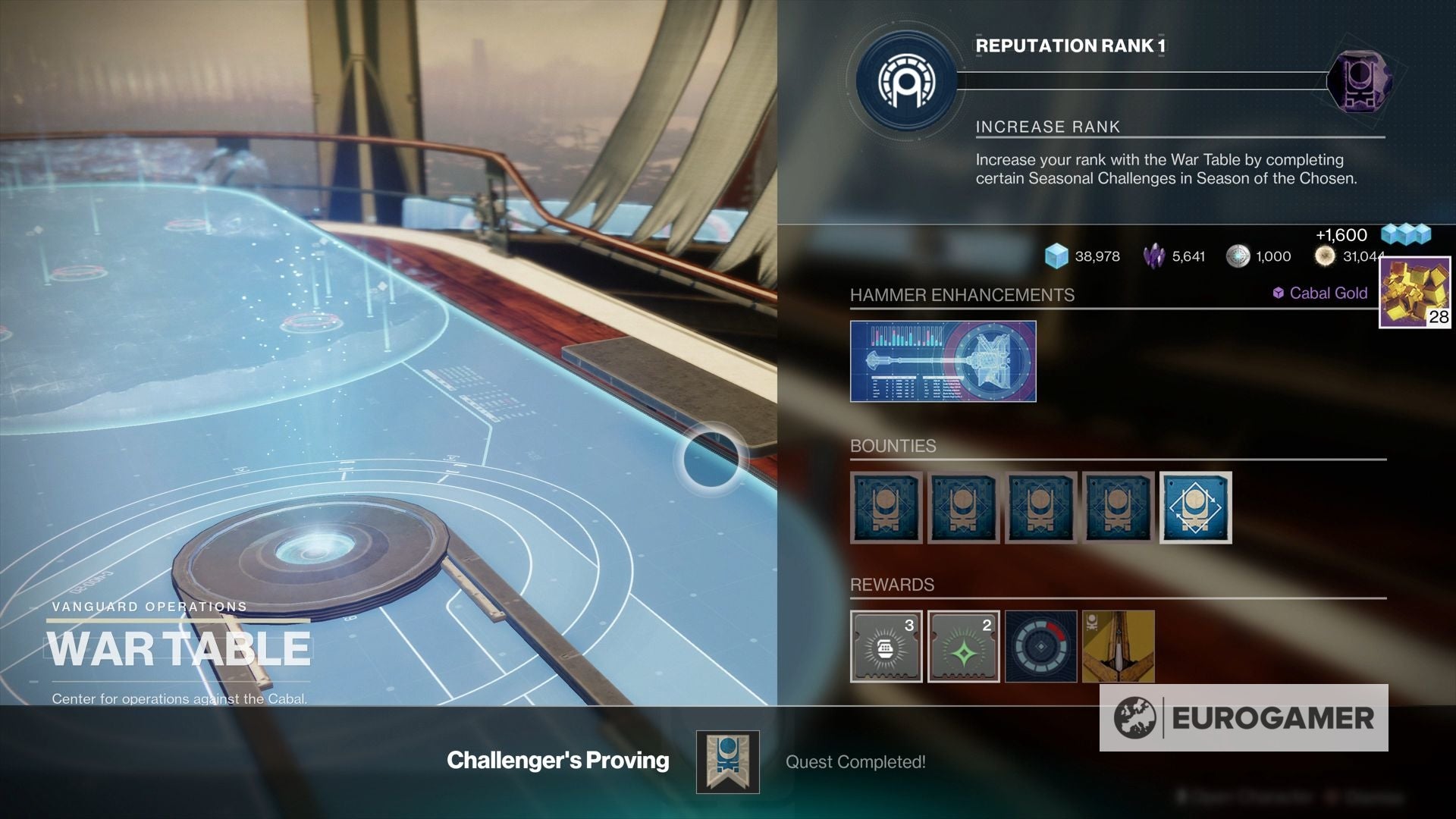Click the Silver currency icon showing 1,000
This screenshot has height=819, width=1456.
pos(1238,256)
